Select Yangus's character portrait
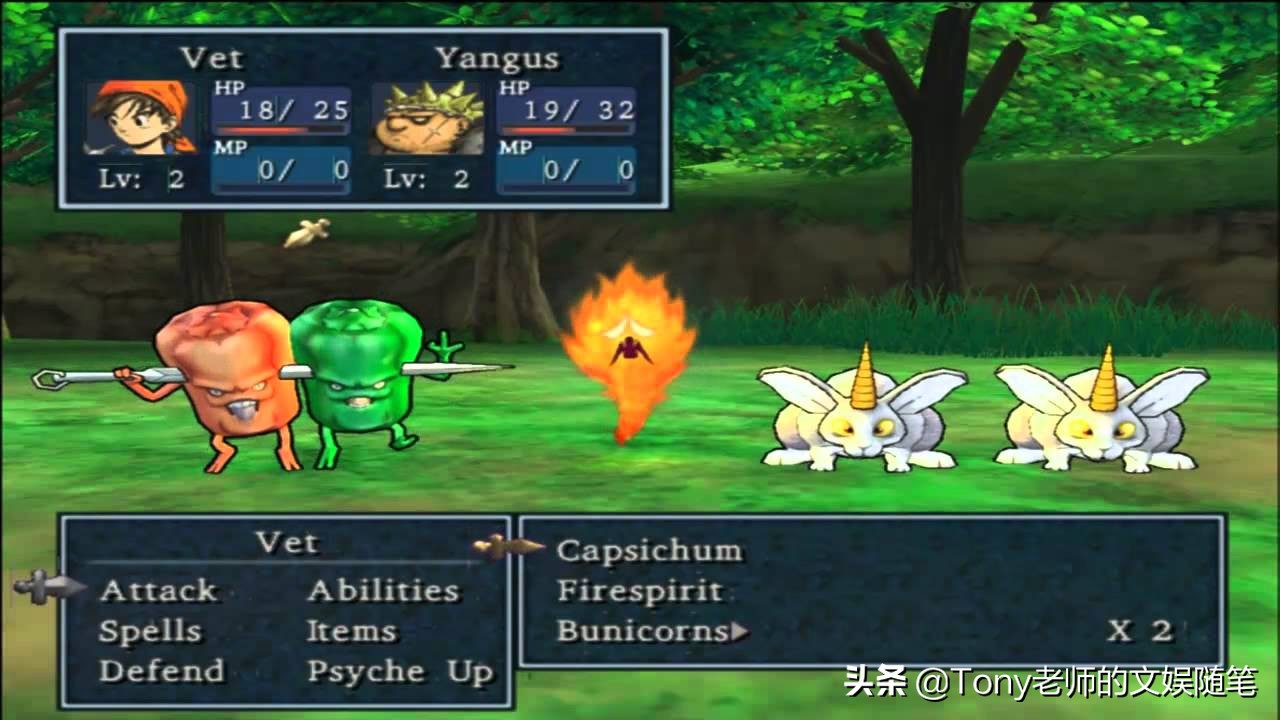 coord(426,118)
